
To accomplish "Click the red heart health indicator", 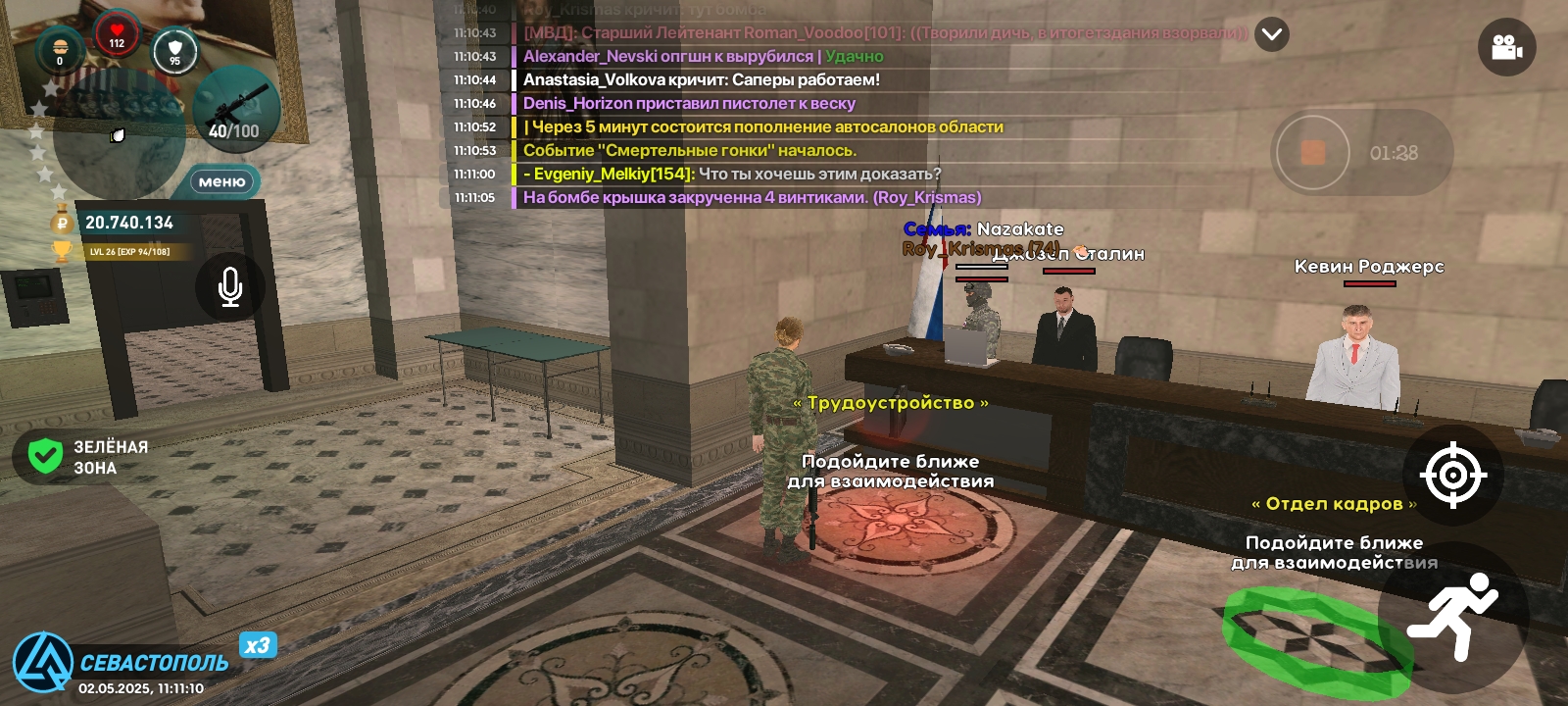I will 116,30.
